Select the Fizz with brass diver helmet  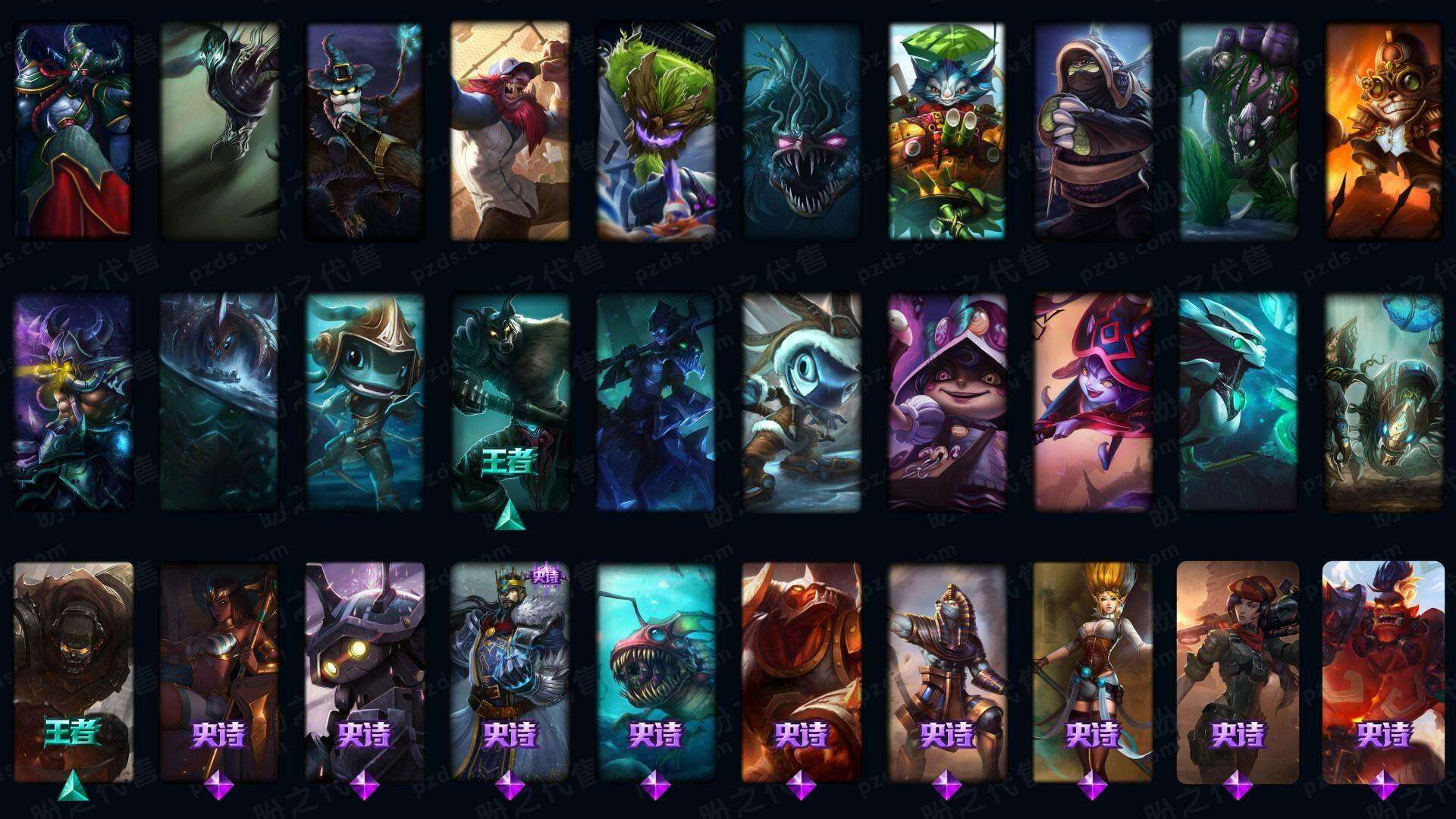pos(364,402)
